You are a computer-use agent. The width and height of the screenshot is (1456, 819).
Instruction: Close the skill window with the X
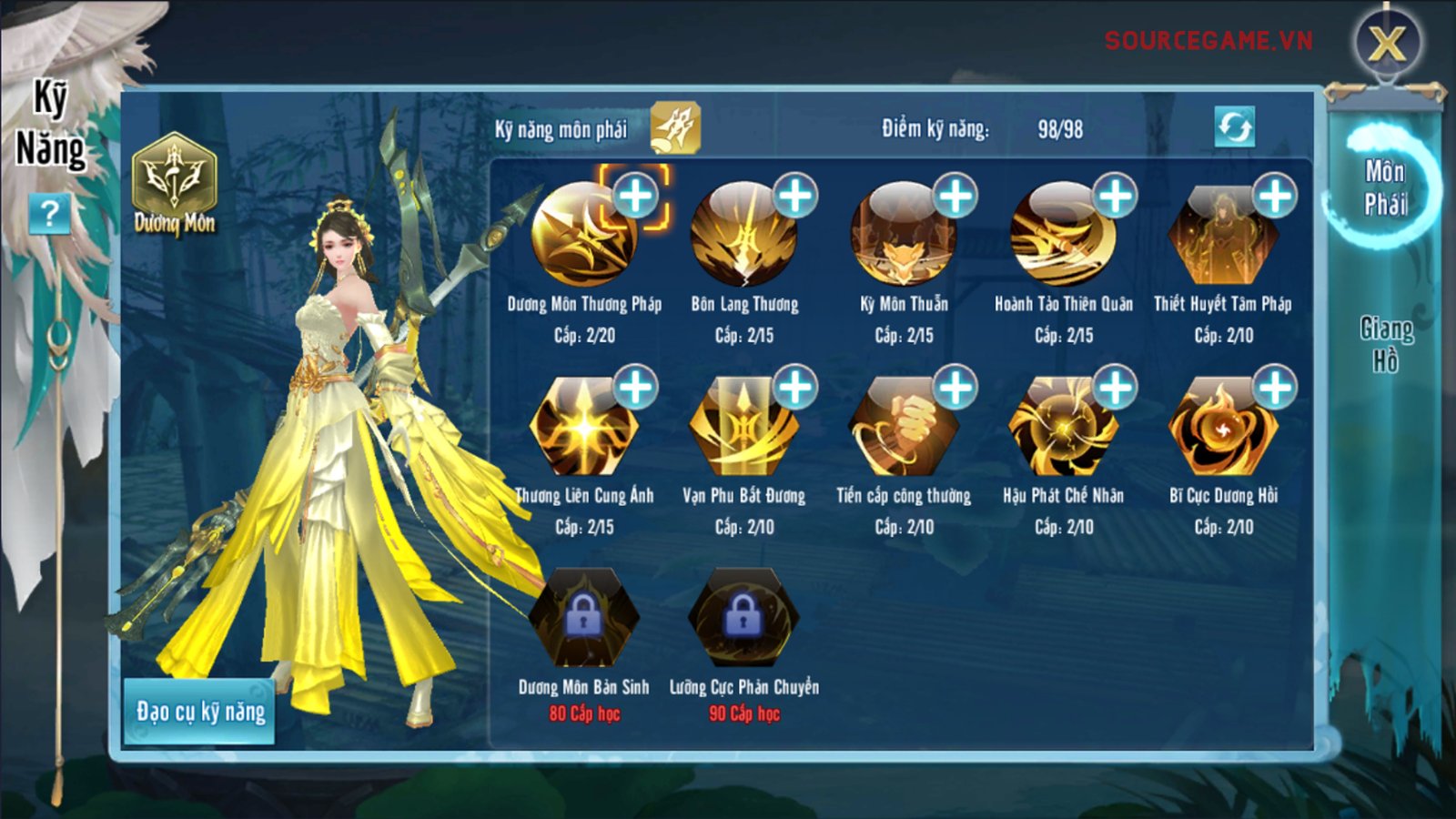pyautogui.click(x=1387, y=43)
